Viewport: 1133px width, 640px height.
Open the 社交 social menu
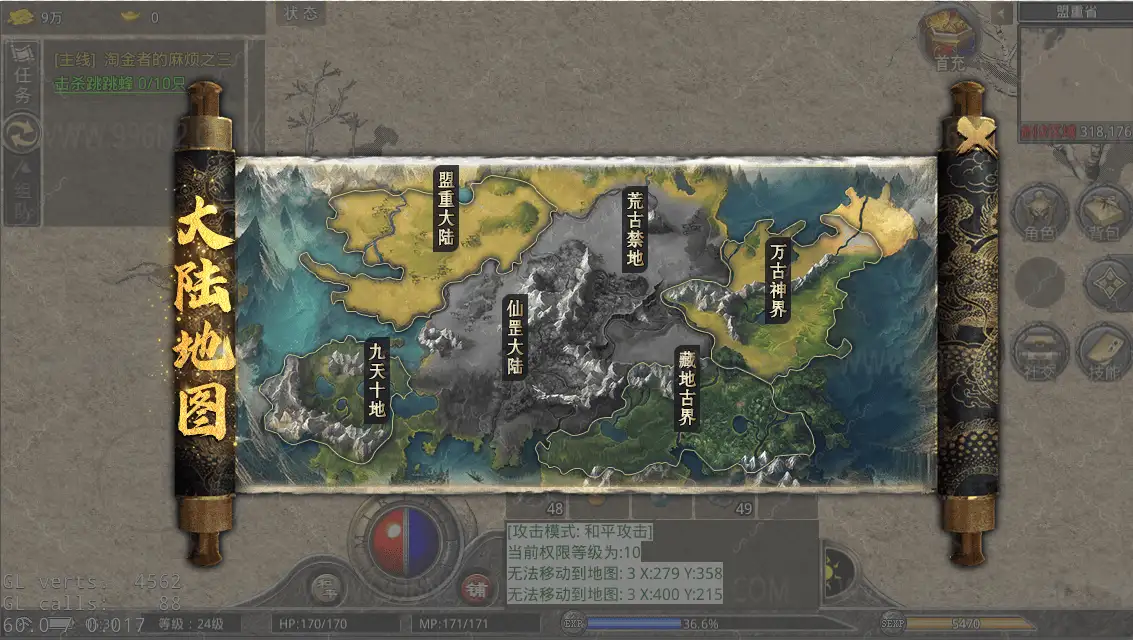point(1040,351)
